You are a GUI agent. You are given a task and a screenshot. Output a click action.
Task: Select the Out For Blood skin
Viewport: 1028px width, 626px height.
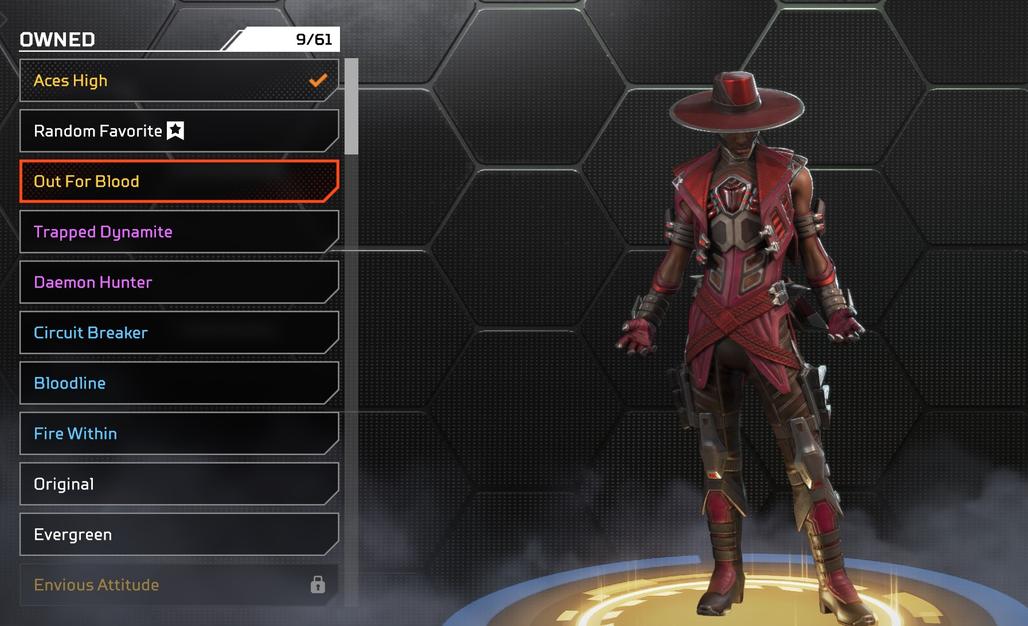click(178, 181)
